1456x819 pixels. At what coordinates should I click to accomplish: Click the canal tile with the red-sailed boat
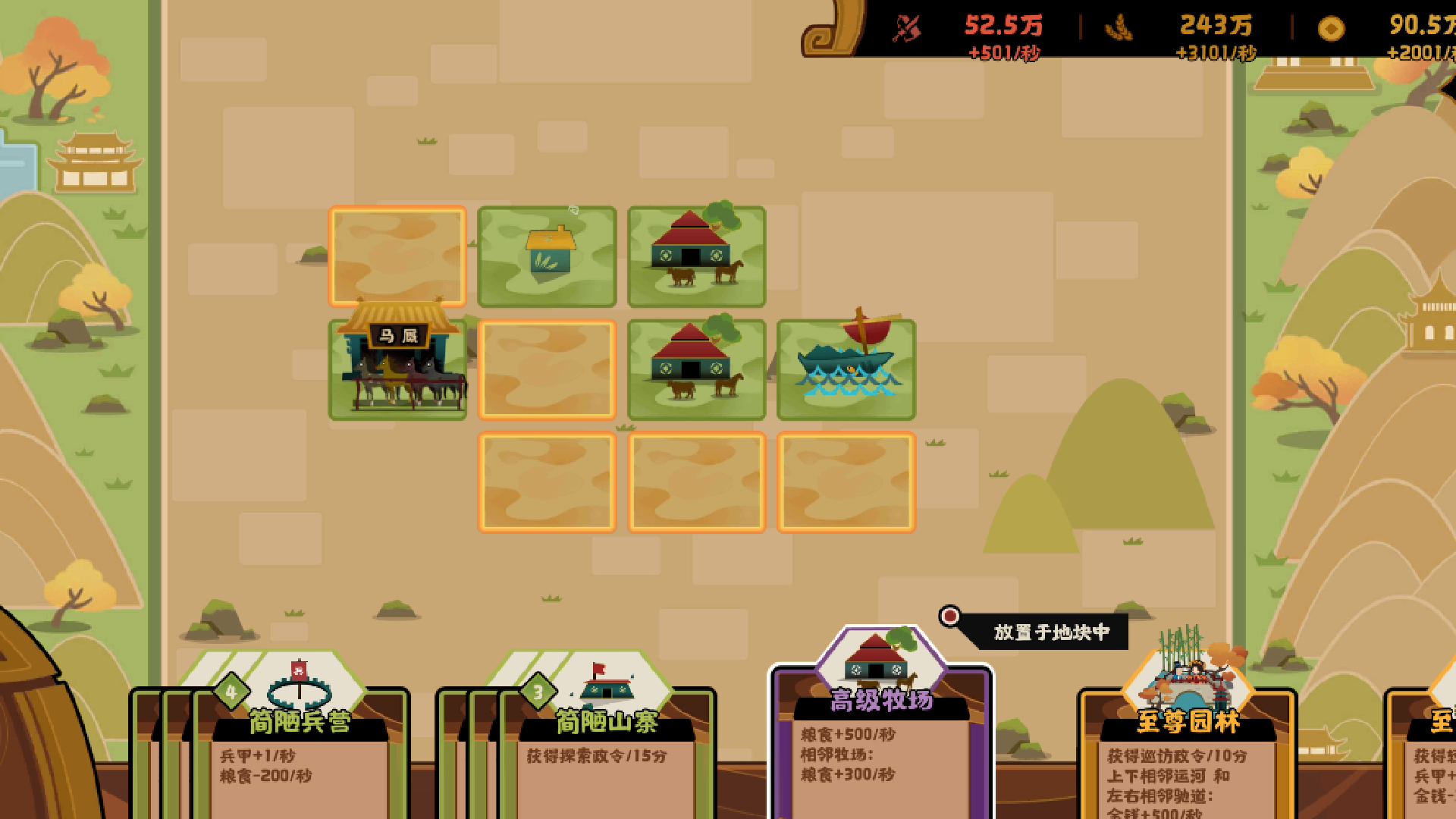coord(846,369)
